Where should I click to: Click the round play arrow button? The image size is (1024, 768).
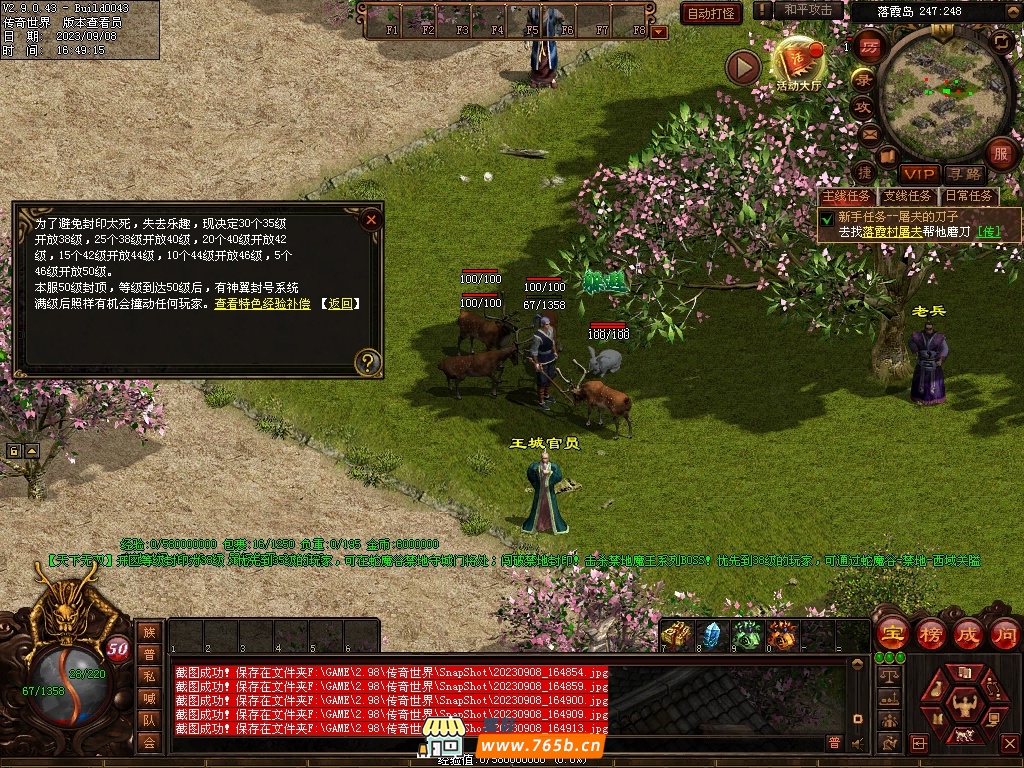[x=743, y=67]
